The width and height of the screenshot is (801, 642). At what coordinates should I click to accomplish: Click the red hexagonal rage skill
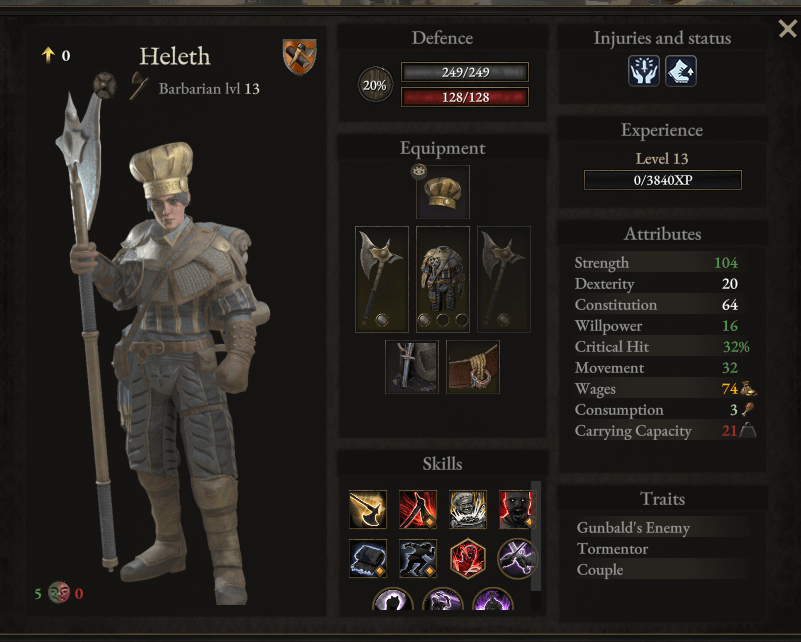tap(468, 558)
